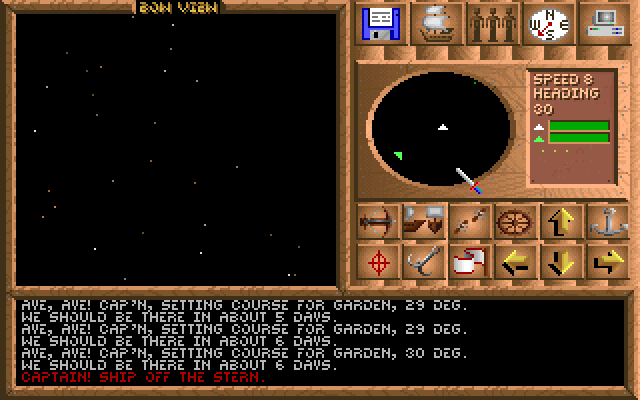Activate the red targeting crosshair

pyautogui.click(x=378, y=262)
